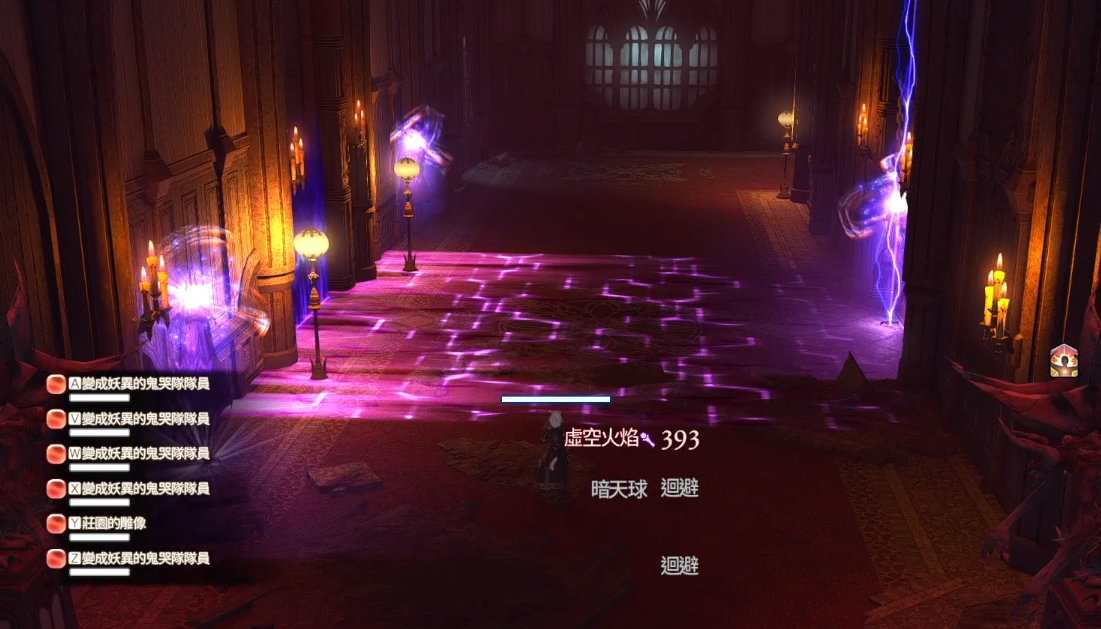The height and width of the screenshot is (629, 1101).
Task: Choose enemy W in the enemy list
Action: pos(138,453)
